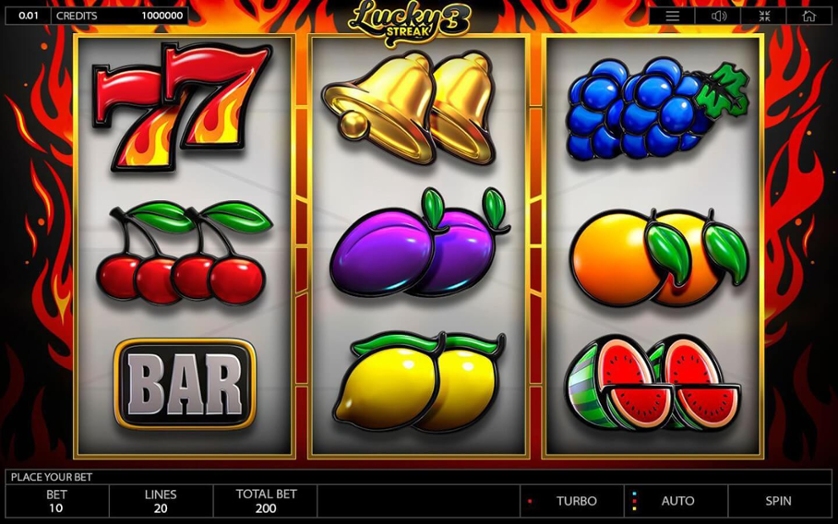
Task: Open the BET amount selector
Action: click(58, 501)
